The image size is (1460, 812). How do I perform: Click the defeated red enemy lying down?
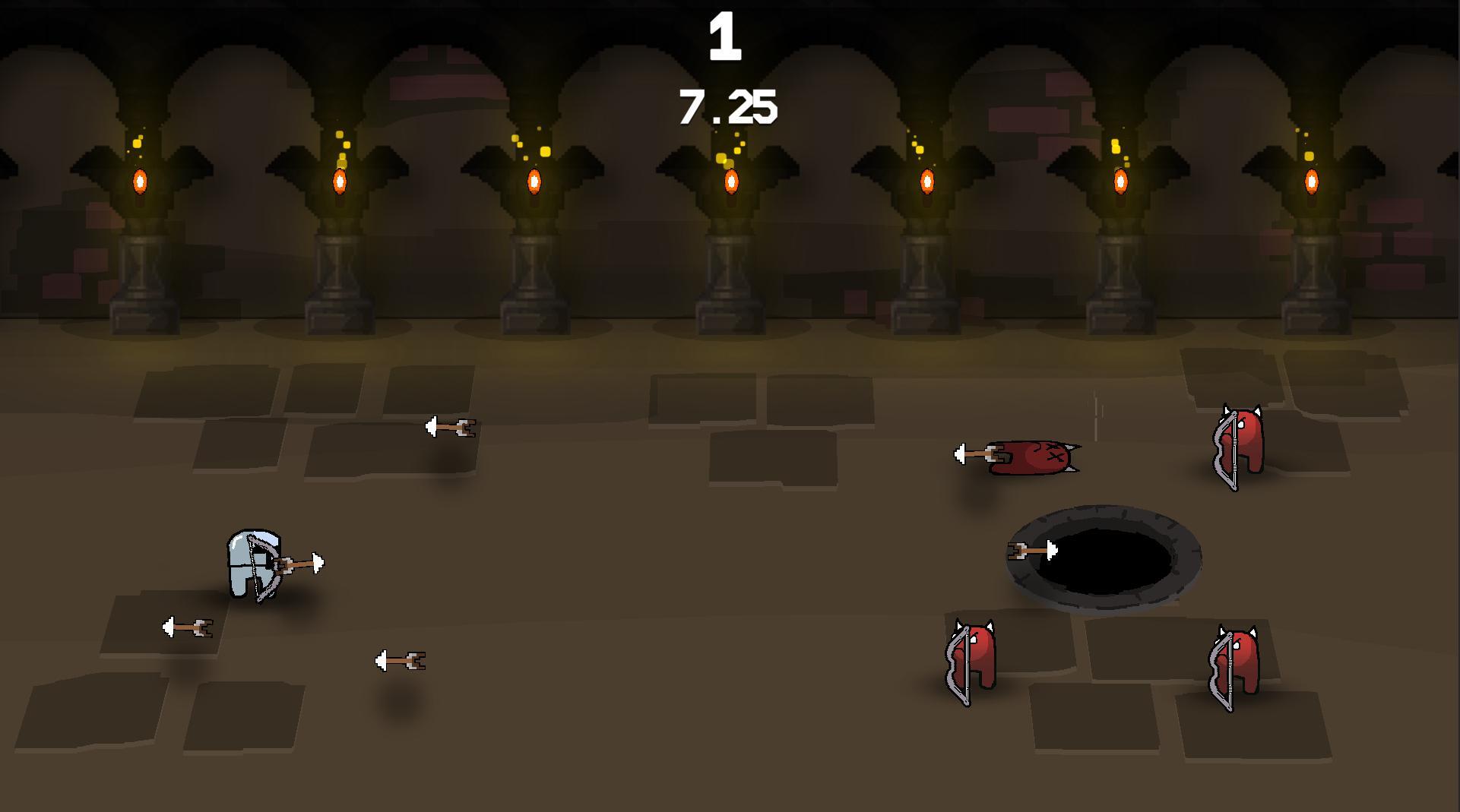[x=1034, y=456]
